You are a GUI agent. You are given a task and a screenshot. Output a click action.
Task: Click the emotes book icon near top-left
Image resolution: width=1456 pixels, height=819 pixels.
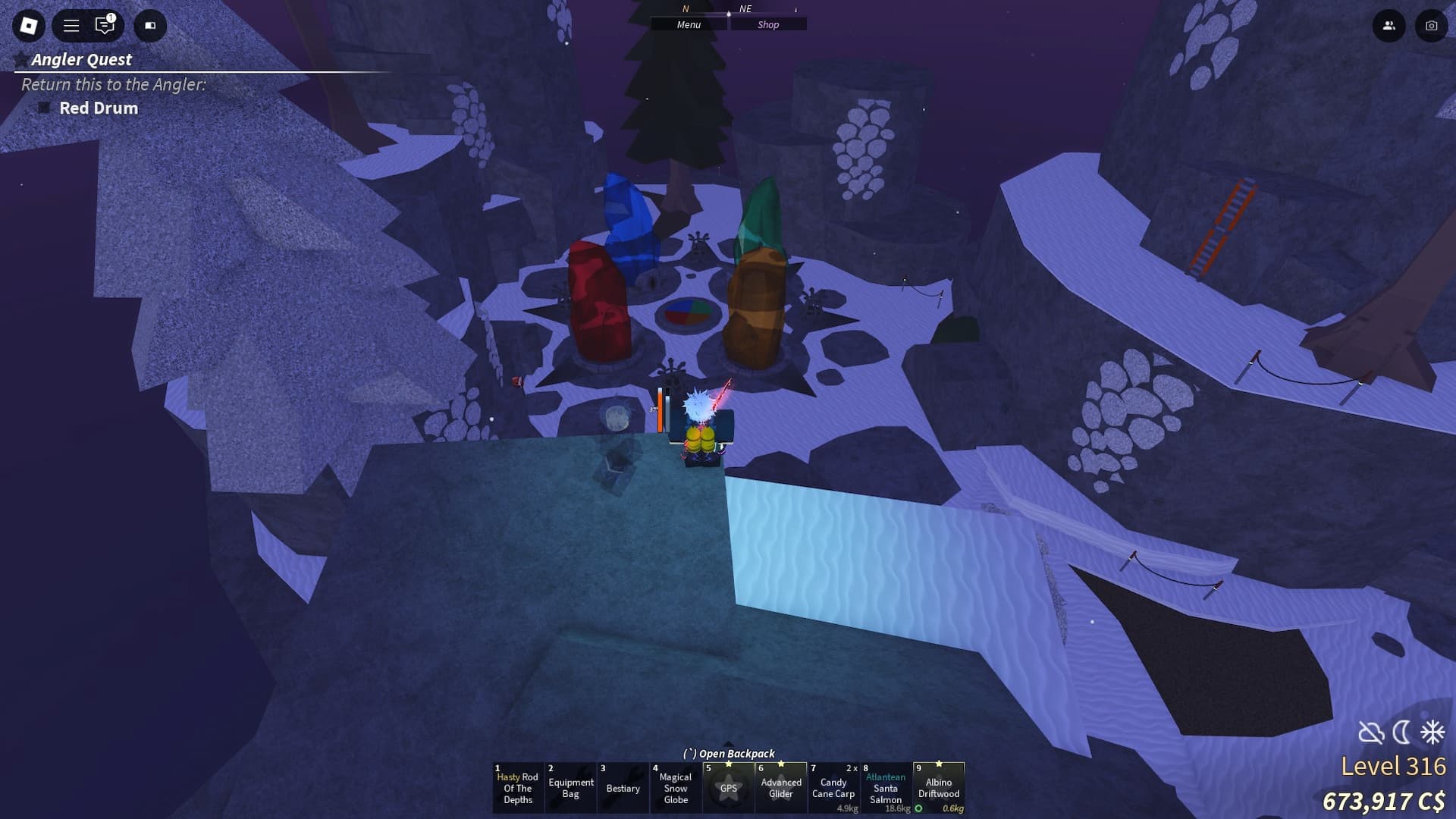coord(149,26)
